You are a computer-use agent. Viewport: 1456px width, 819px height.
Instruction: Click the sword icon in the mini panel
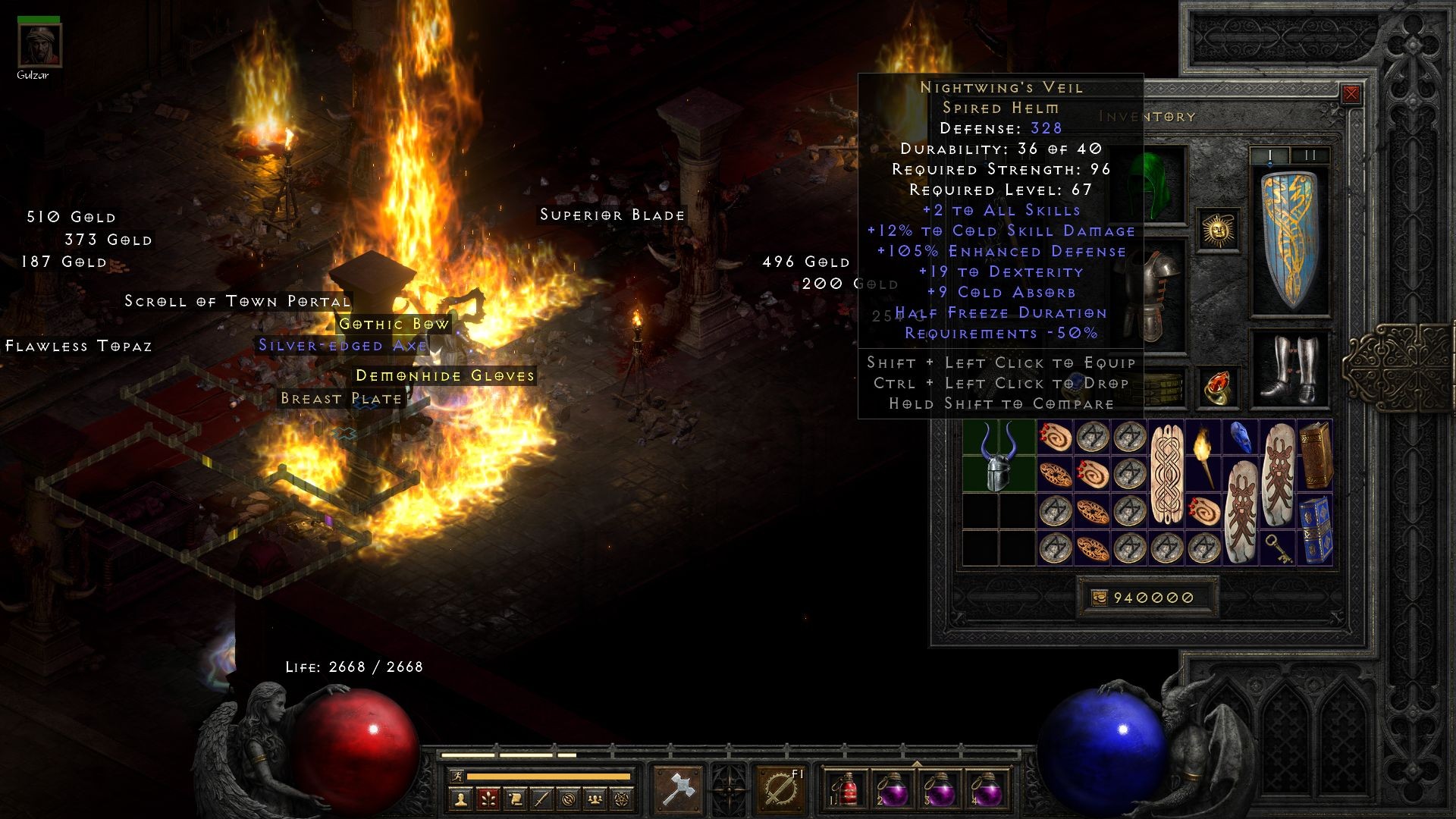[x=543, y=798]
